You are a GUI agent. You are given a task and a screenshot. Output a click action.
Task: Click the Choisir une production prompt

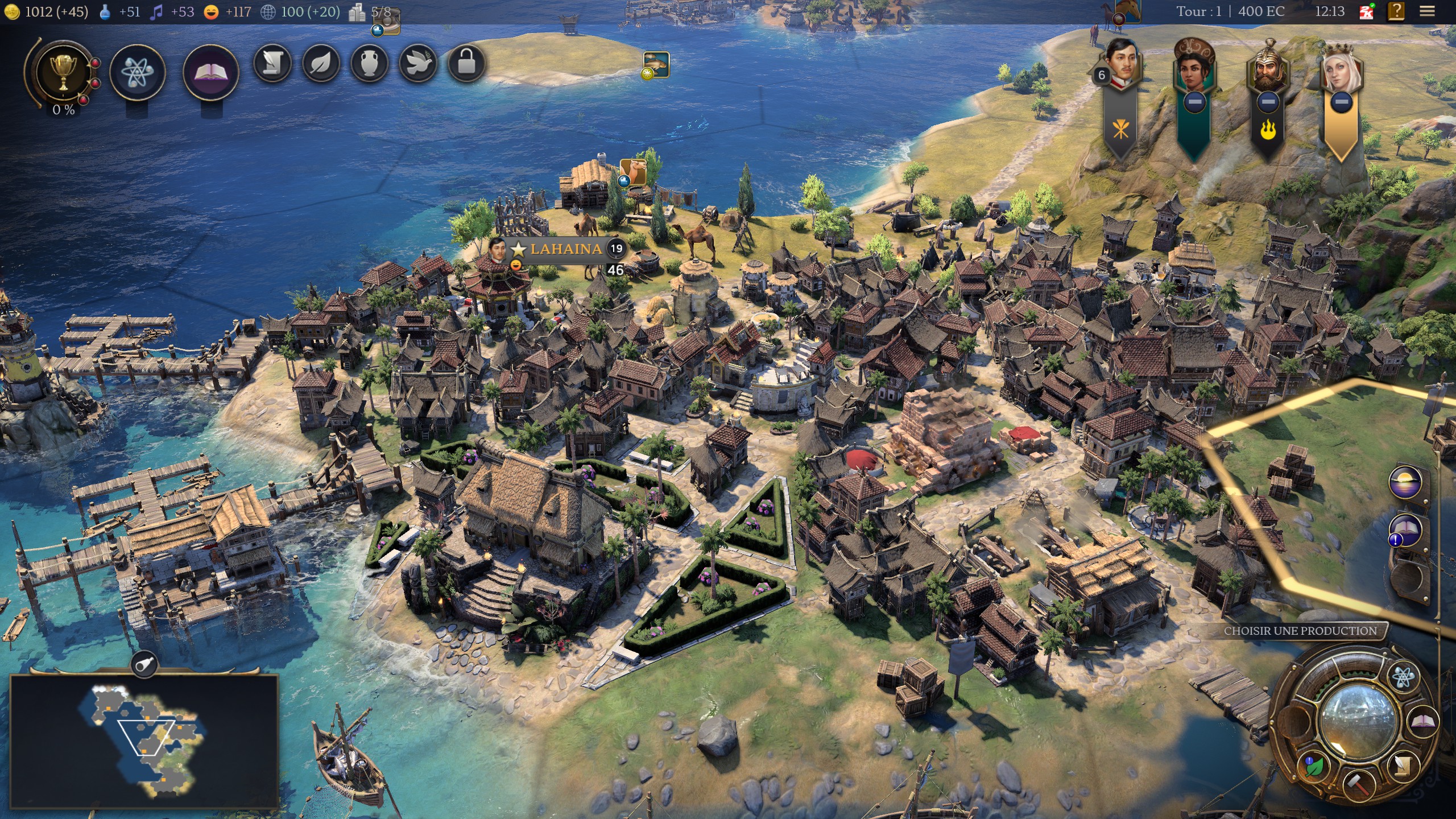coord(1300,631)
